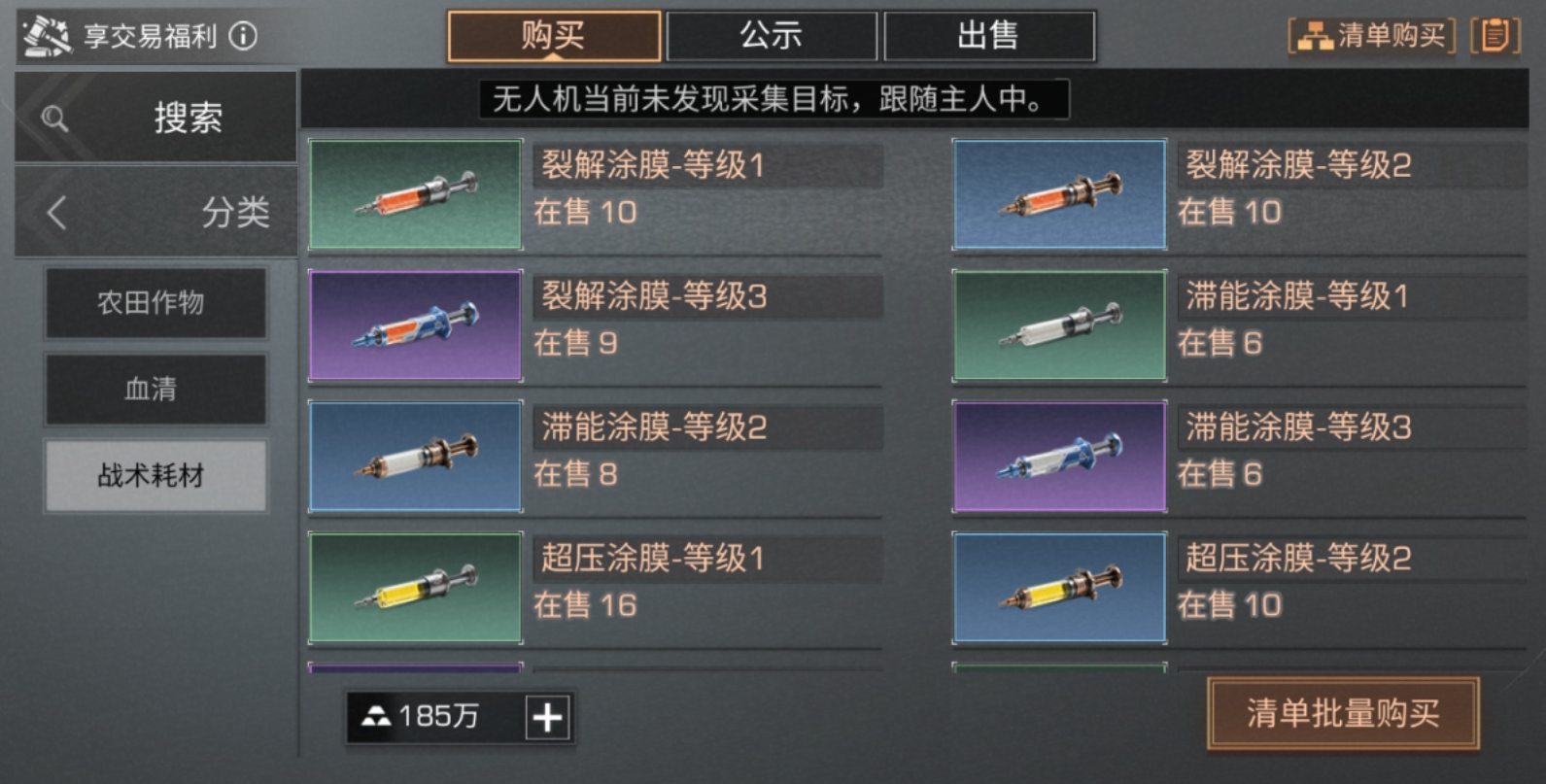Tap the gold ingot currency icon

coord(376,718)
